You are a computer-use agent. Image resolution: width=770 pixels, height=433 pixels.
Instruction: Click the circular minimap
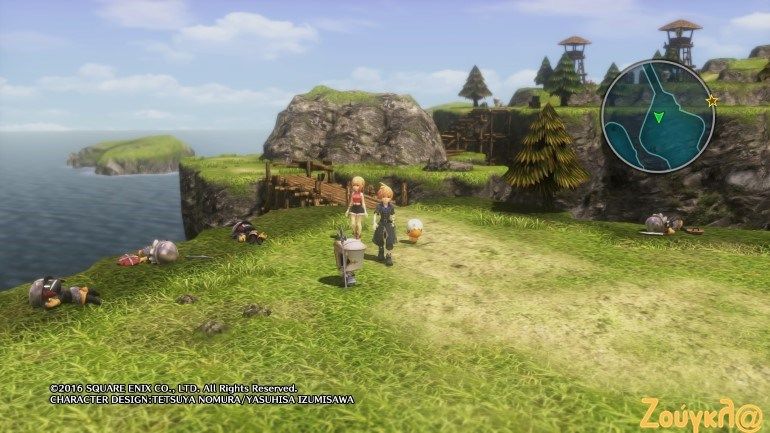(658, 116)
